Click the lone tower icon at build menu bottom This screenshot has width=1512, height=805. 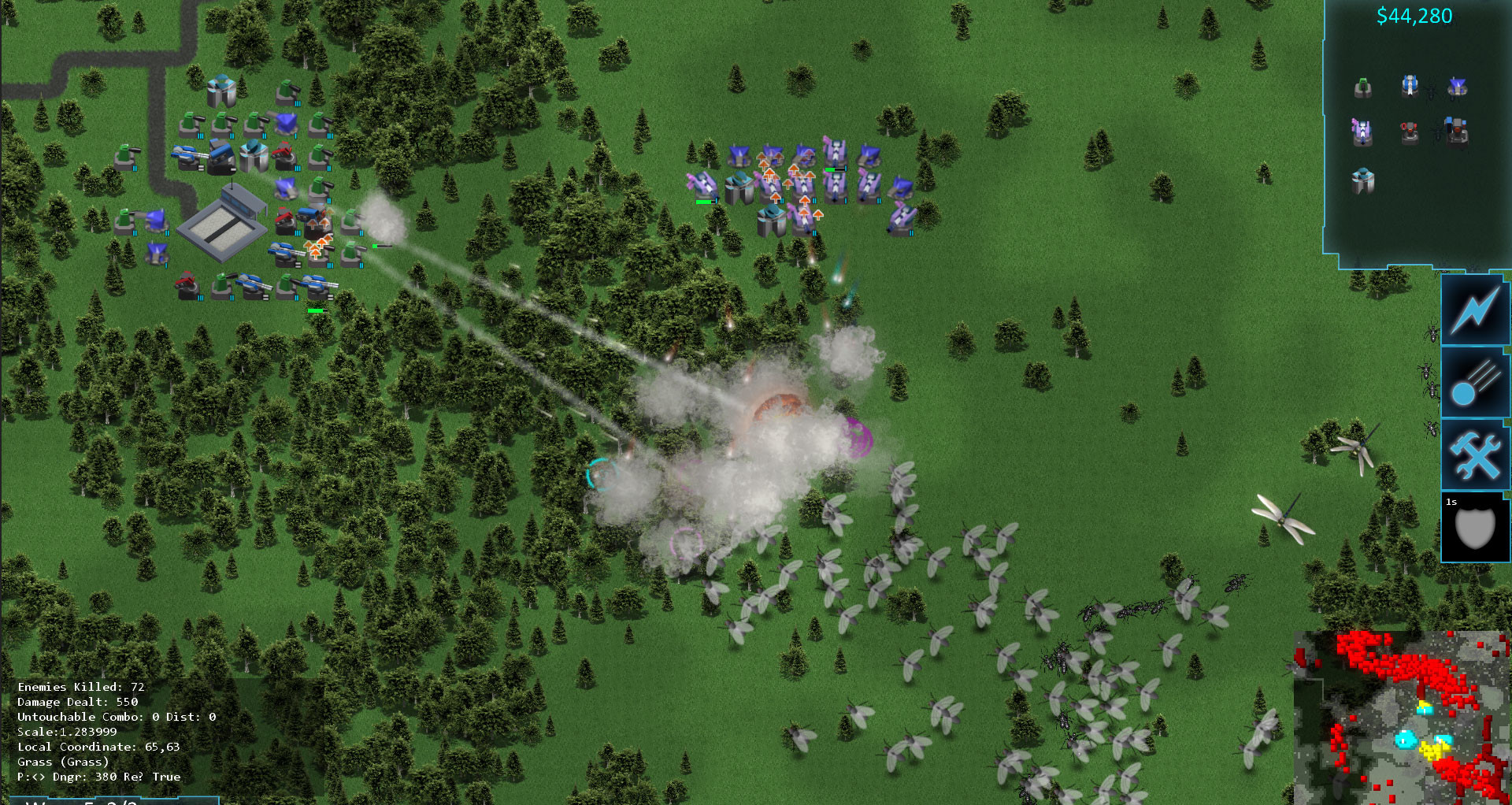(1363, 179)
